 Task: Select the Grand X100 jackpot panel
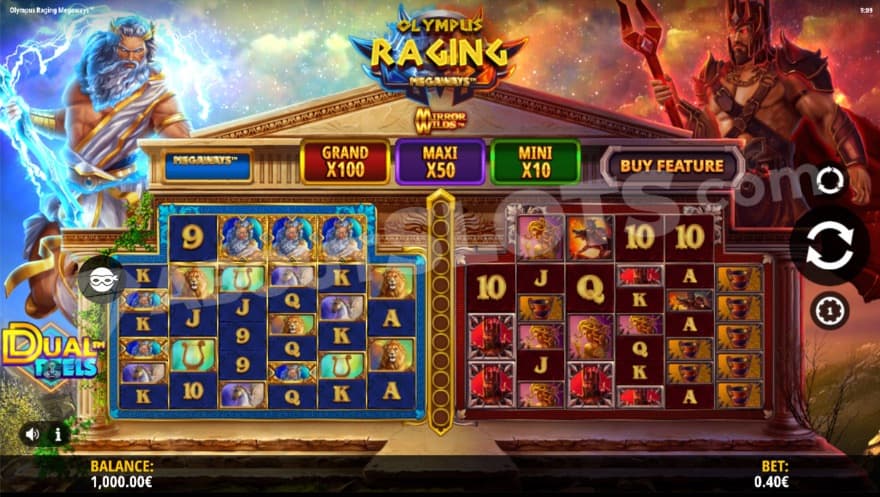click(344, 161)
